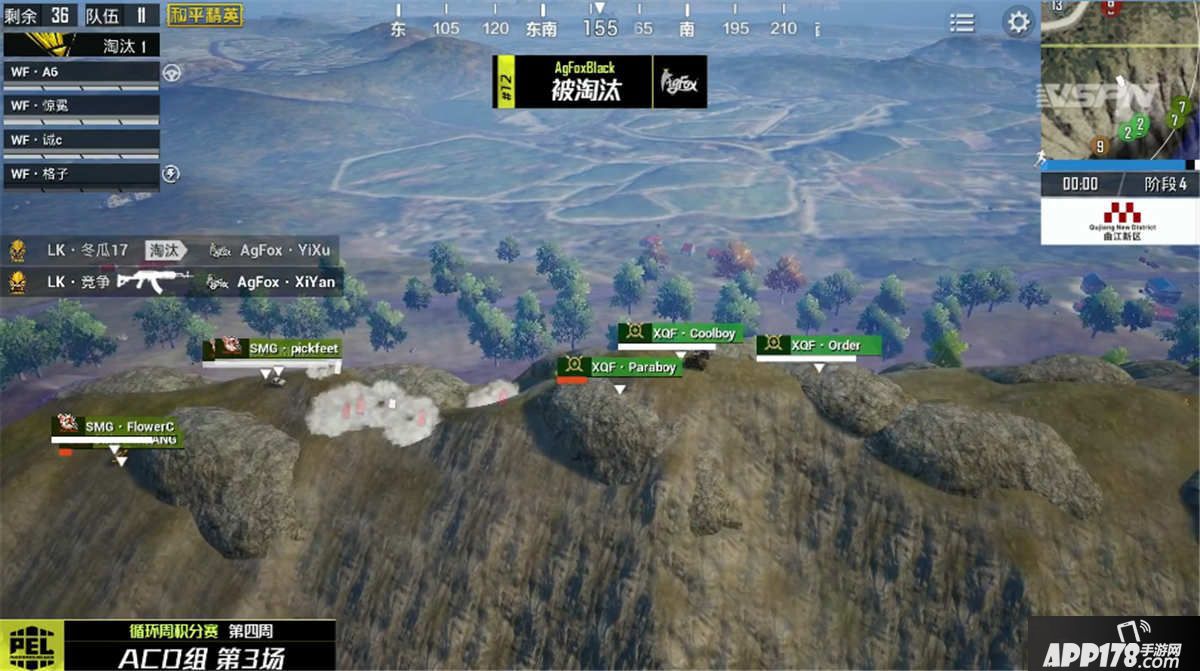Spectate SMG·FlowerC via his name tag
Screen dimensions: 1200x671
click(x=118, y=427)
